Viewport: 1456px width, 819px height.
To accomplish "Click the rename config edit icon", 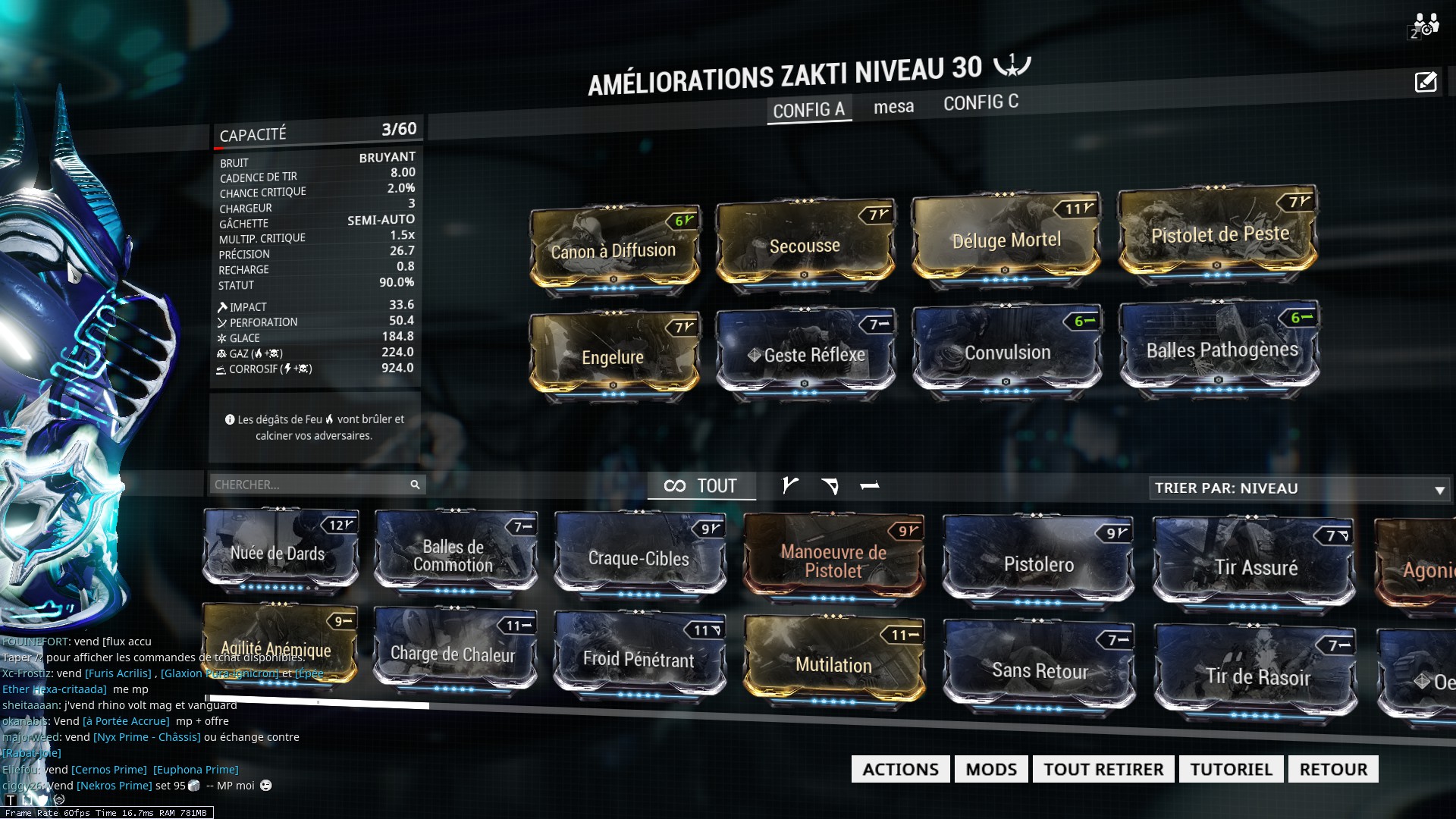I will tap(1425, 82).
